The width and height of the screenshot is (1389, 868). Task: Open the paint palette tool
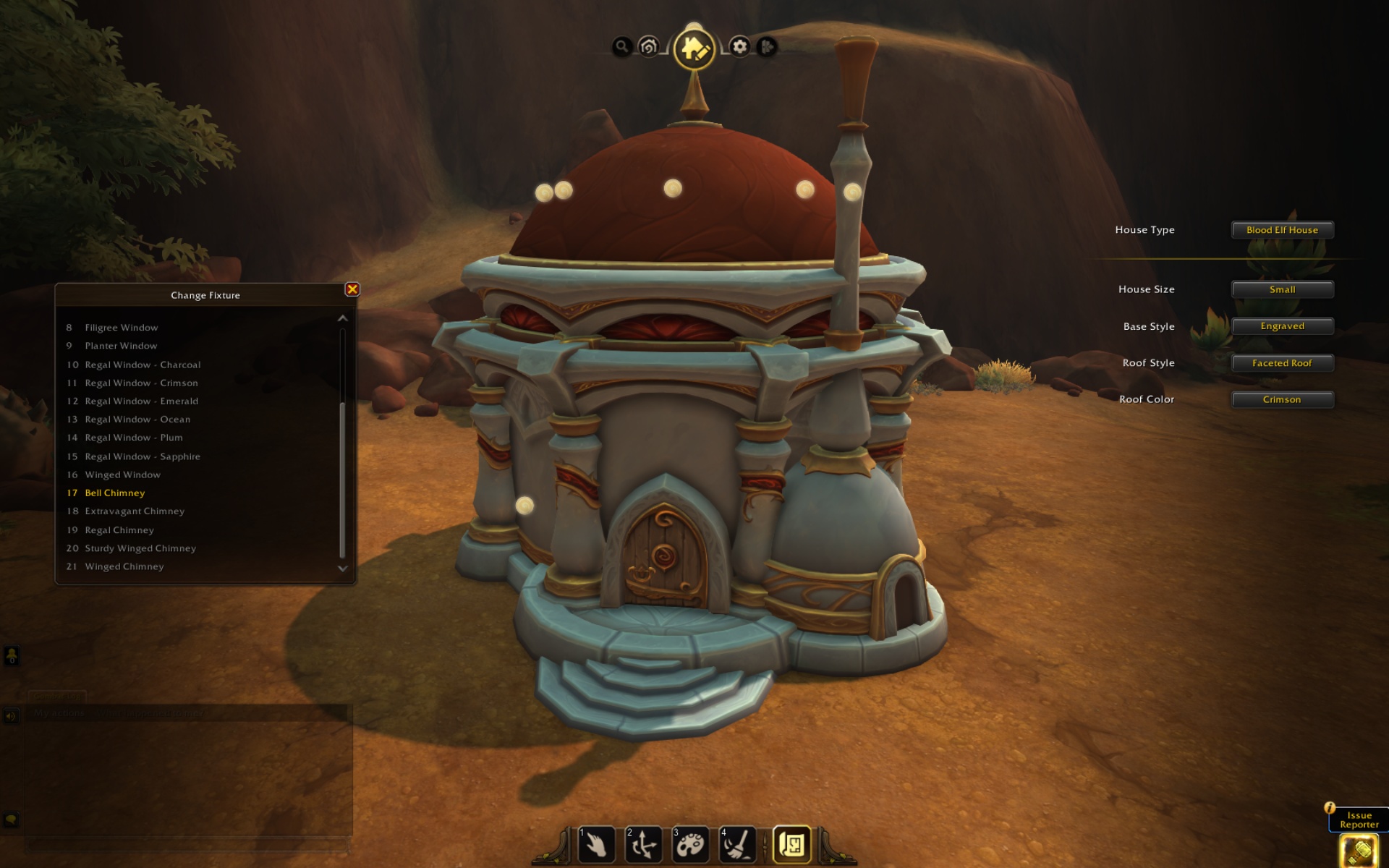690,844
